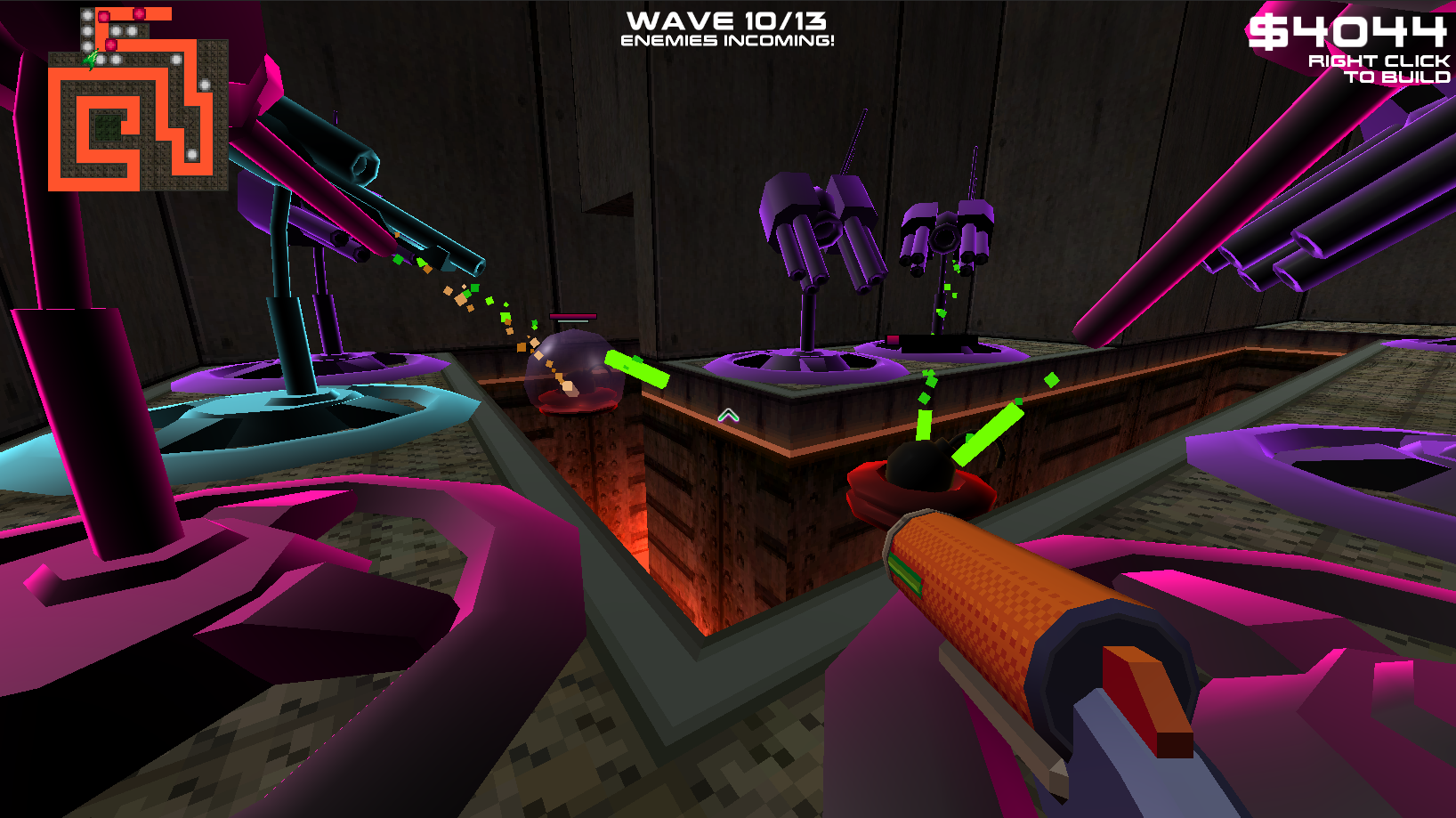Click the green upward arrow waypoint indicator
Screen dimensions: 1456x818
tap(729, 413)
